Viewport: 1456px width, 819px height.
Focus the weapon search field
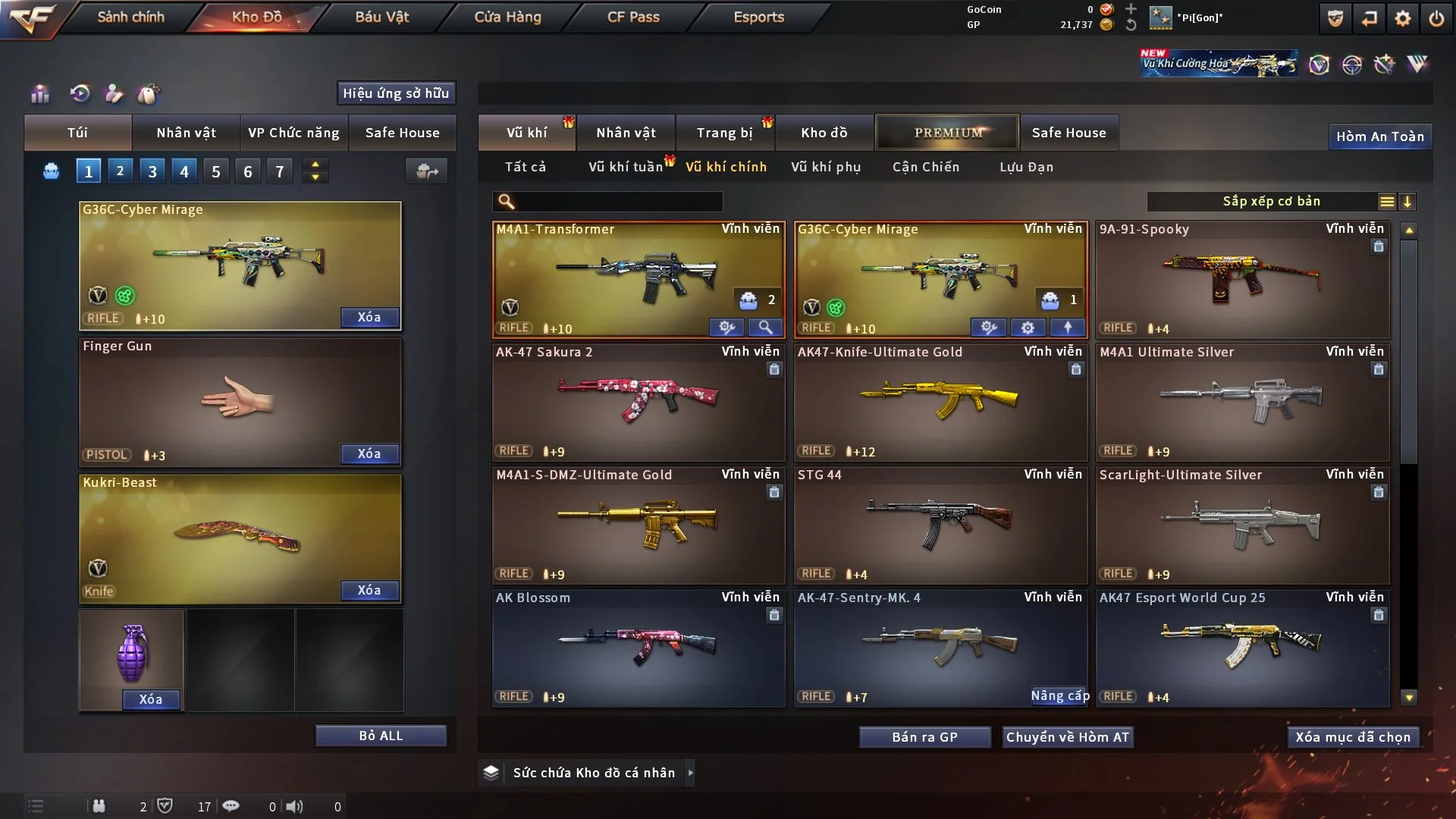coord(618,202)
